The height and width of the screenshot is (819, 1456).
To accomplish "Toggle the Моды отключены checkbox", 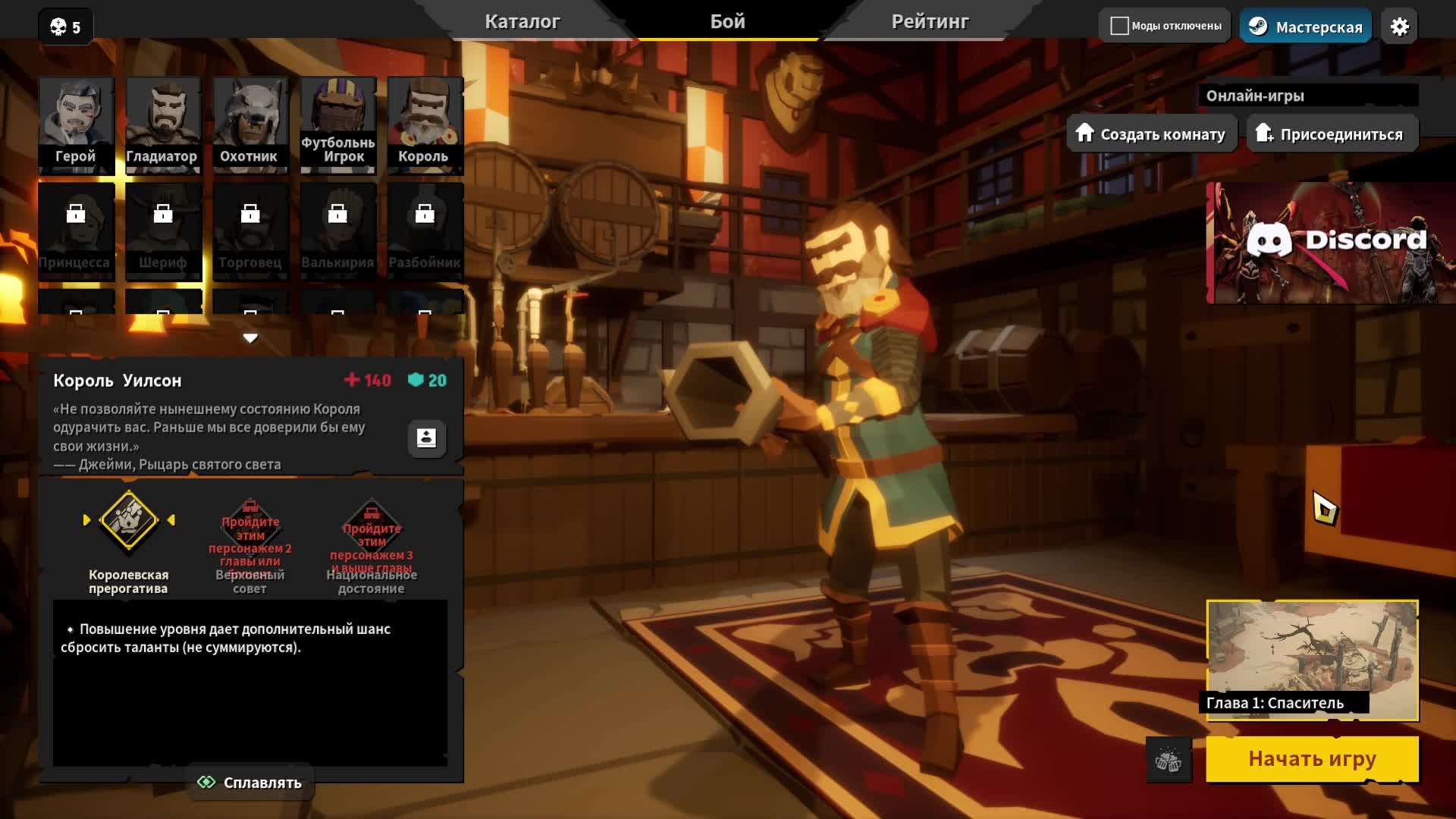I will (1119, 26).
